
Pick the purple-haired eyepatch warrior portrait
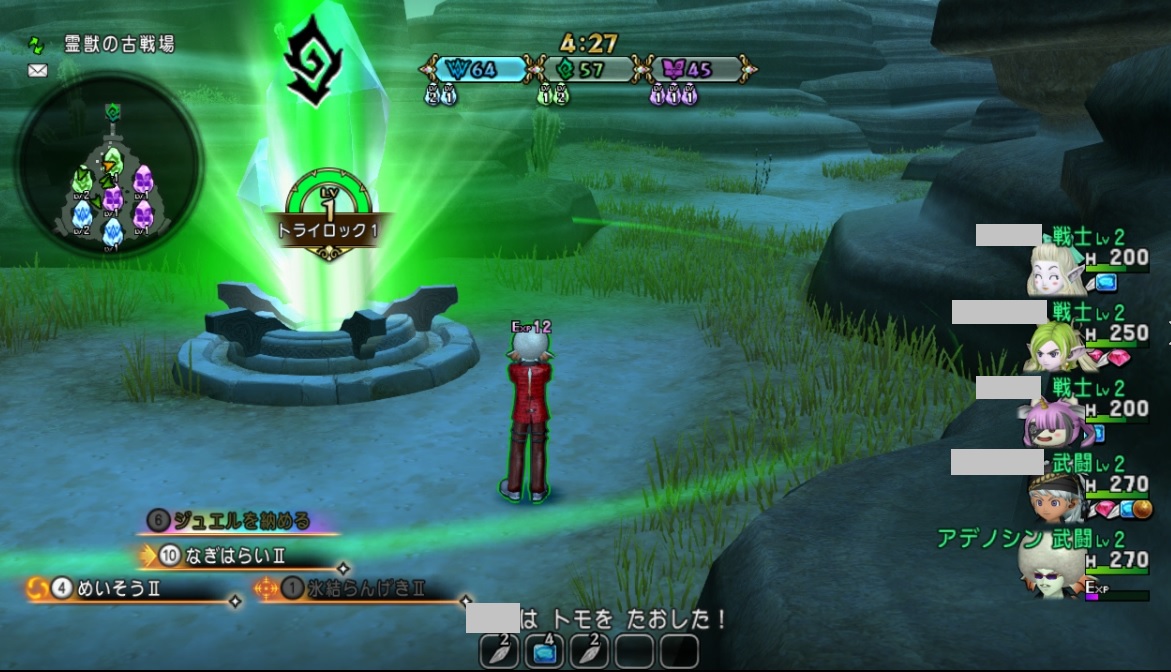pos(1048,422)
